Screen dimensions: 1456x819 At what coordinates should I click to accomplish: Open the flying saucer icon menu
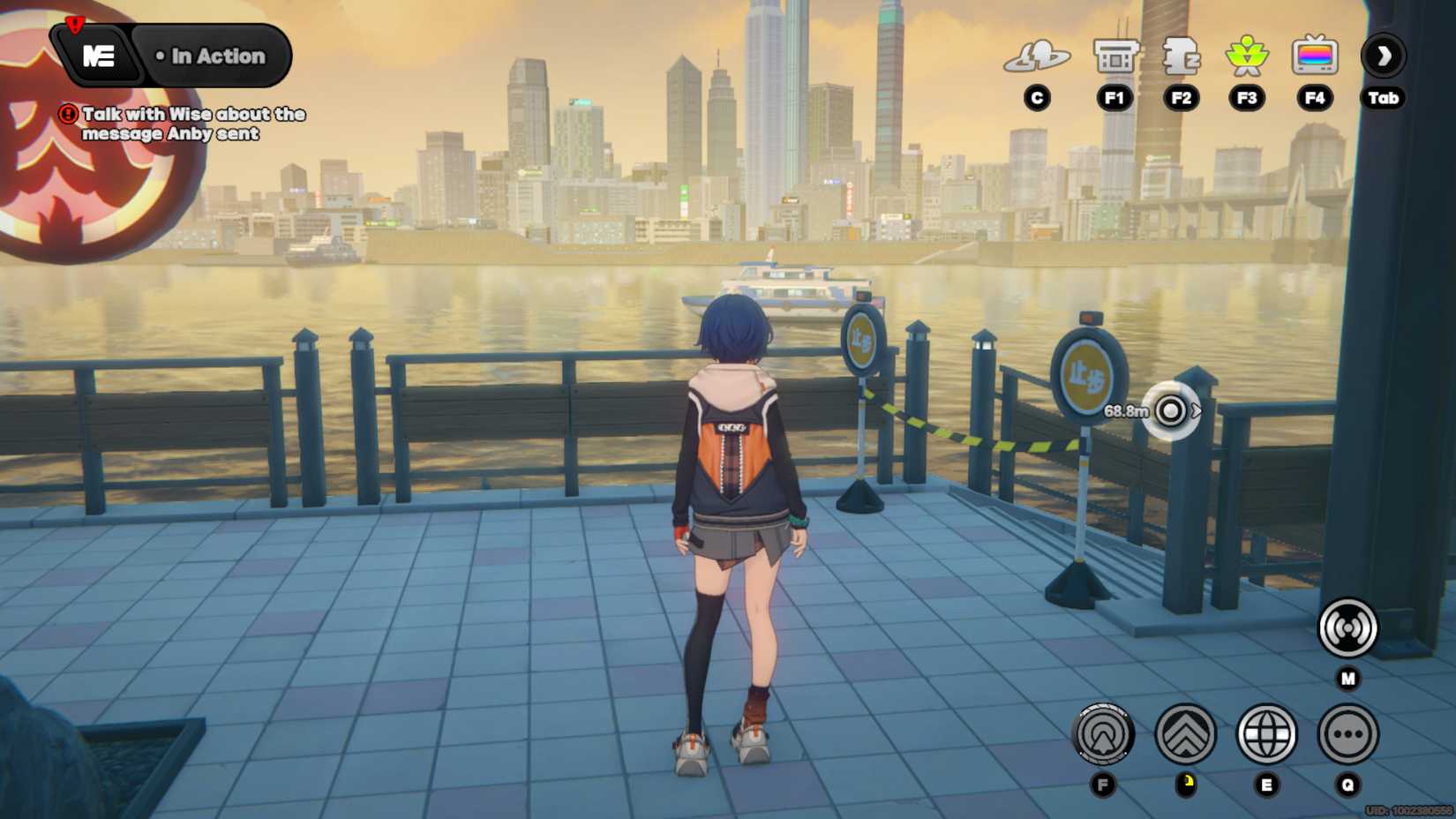(1037, 56)
